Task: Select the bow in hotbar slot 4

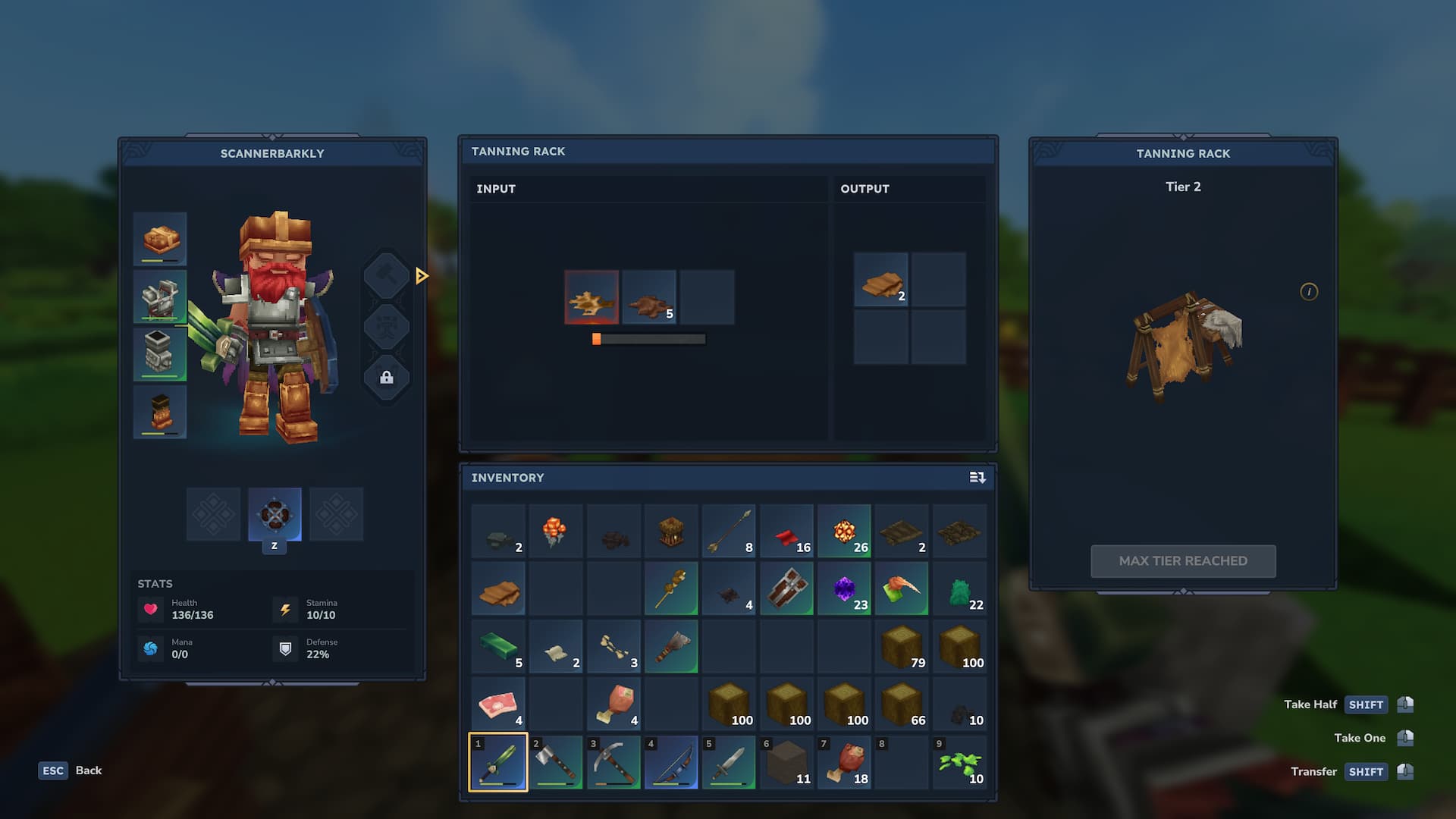Action: [x=671, y=763]
